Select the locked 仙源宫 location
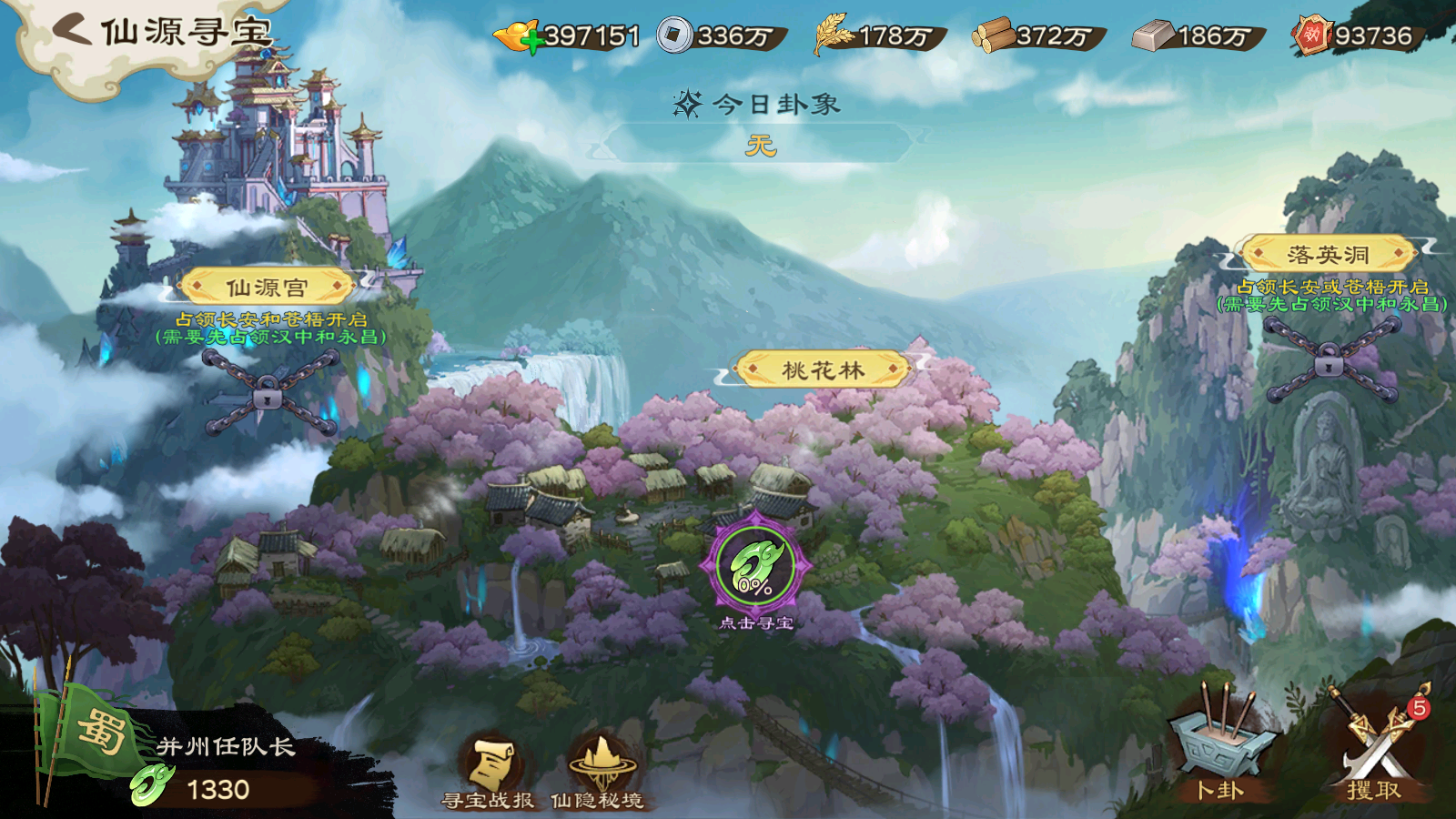Viewport: 1456px width, 819px height. tap(267, 288)
